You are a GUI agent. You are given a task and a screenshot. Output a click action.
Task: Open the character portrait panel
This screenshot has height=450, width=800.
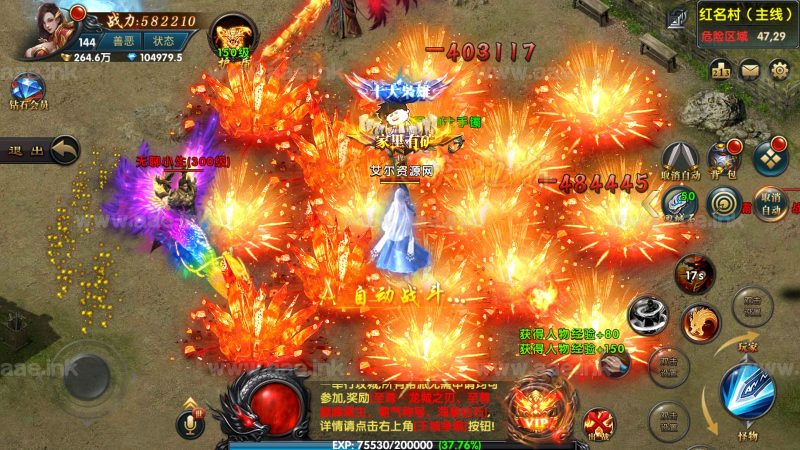[42, 30]
